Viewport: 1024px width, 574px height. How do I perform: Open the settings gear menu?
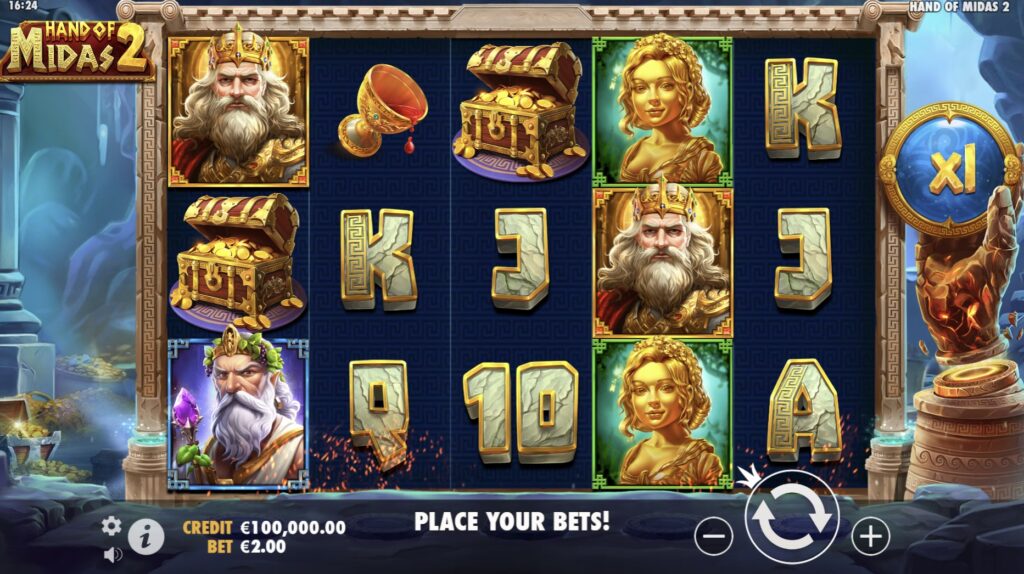(112, 525)
